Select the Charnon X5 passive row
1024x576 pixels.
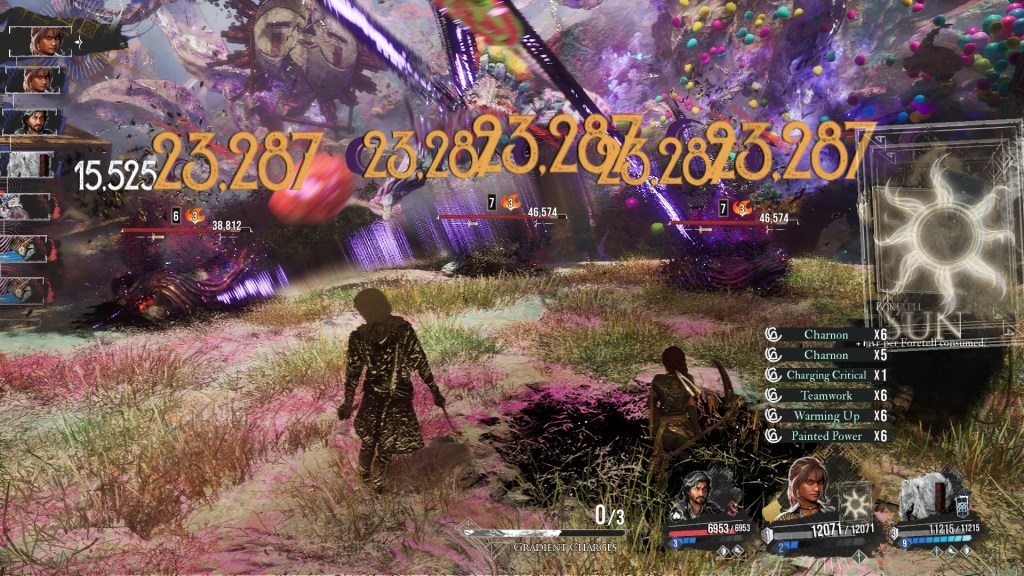click(x=827, y=354)
